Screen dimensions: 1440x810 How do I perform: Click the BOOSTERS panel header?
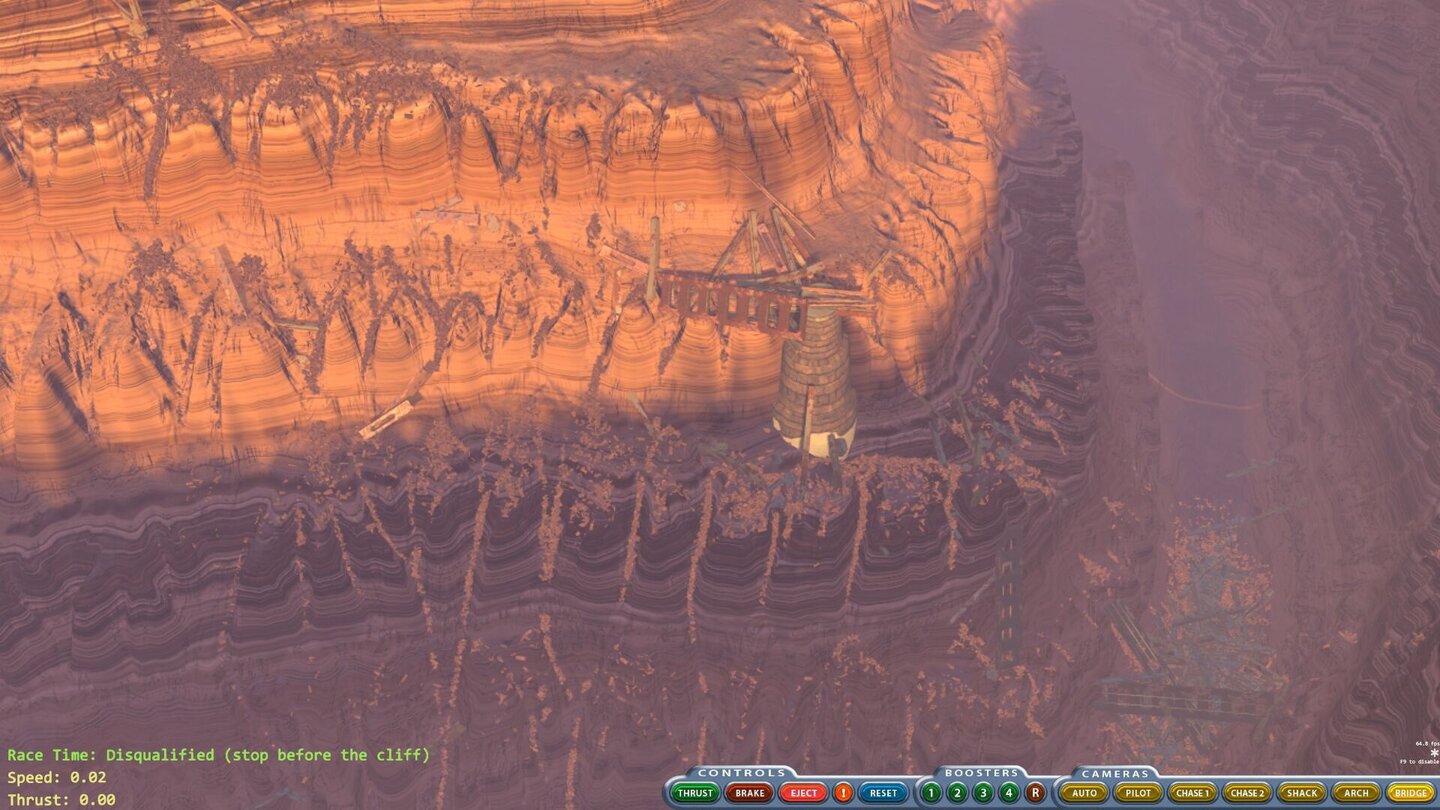tap(979, 772)
